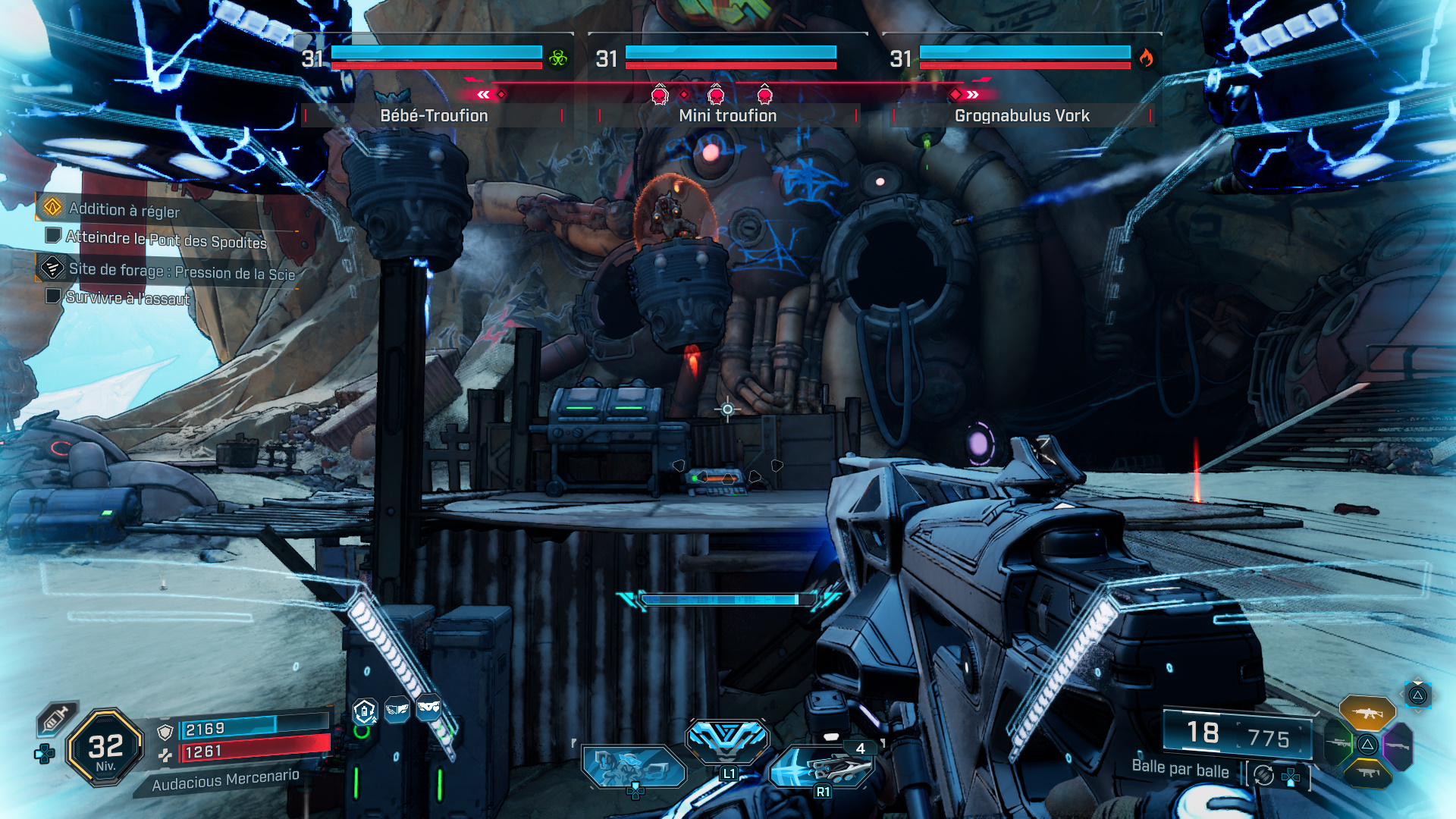This screenshot has width=1456, height=819.
Task: Use the repair kit syringe icon
Action: point(56,718)
